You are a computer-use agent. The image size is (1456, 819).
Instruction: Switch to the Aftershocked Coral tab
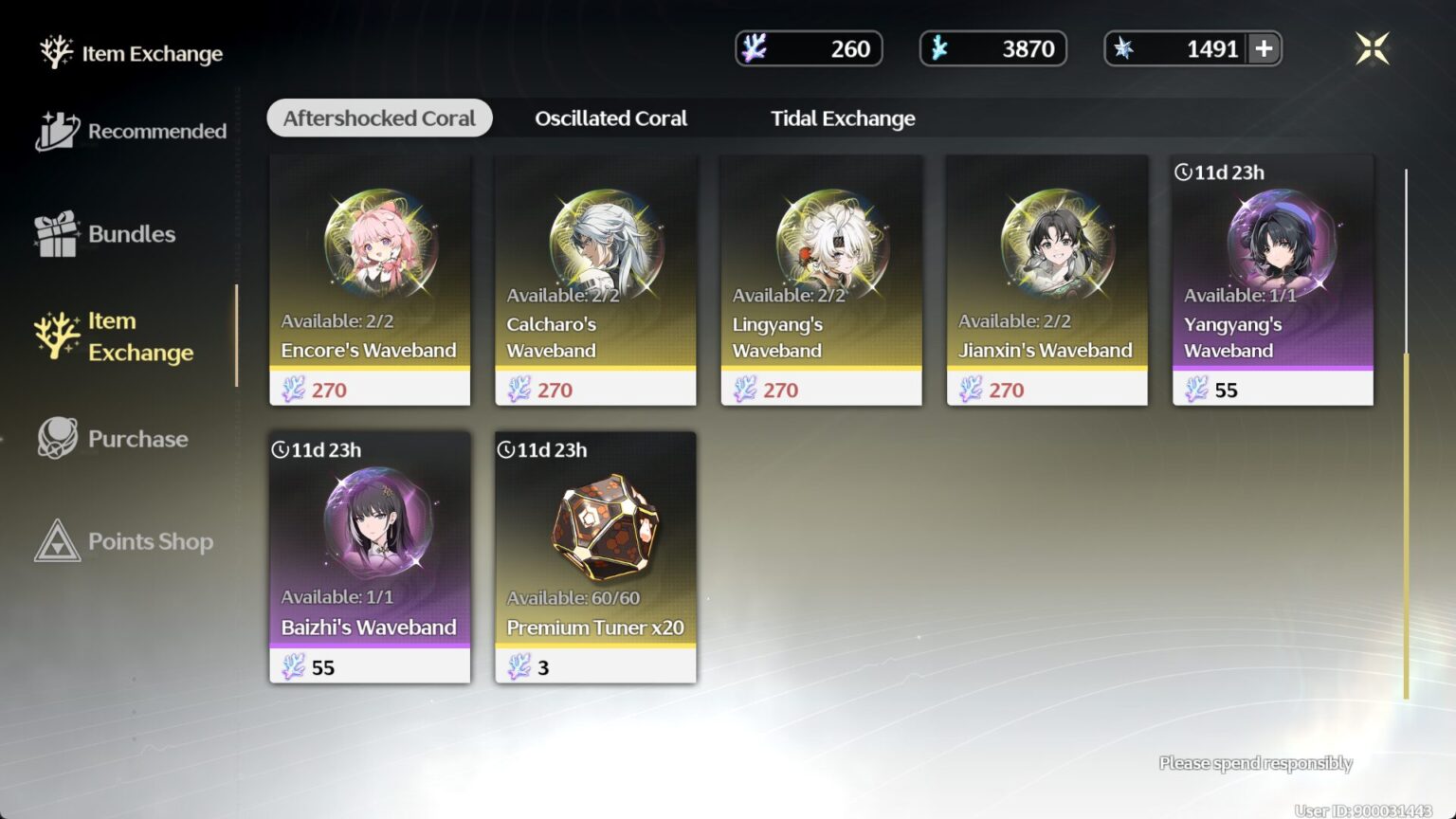[x=379, y=118]
